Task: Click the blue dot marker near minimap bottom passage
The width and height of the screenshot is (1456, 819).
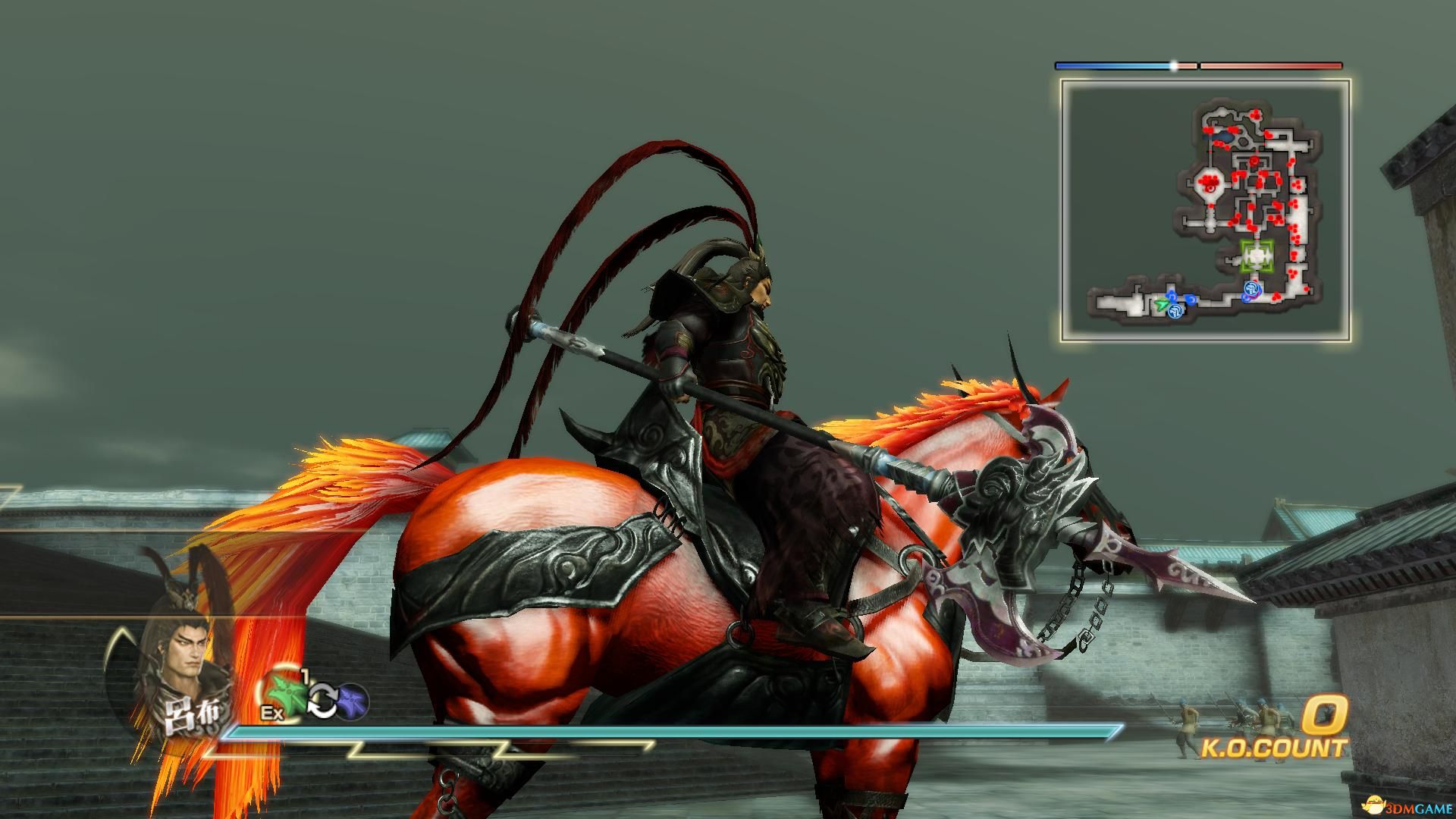Action: [x=1191, y=300]
